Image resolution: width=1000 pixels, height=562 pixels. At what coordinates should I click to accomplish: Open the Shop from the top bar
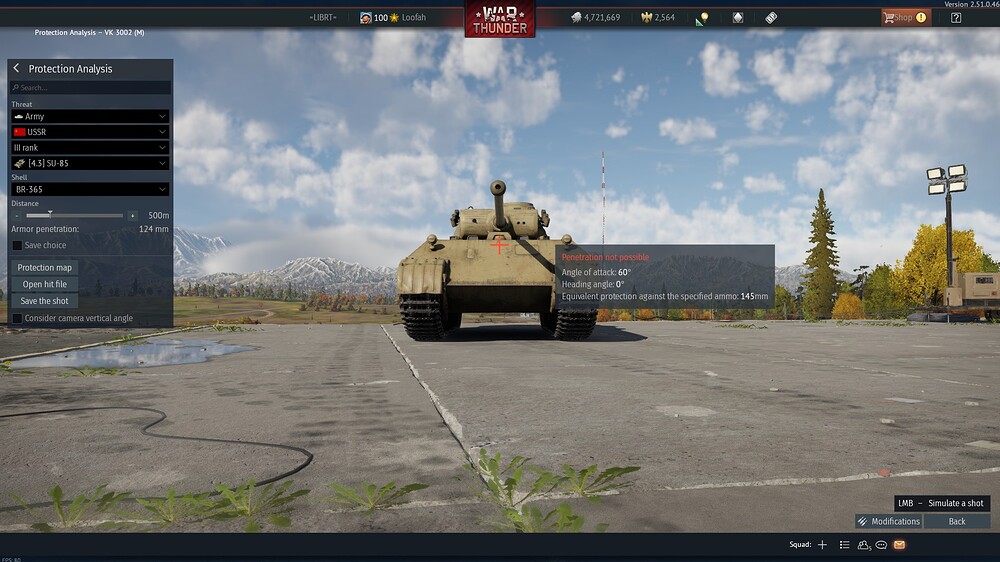point(904,17)
